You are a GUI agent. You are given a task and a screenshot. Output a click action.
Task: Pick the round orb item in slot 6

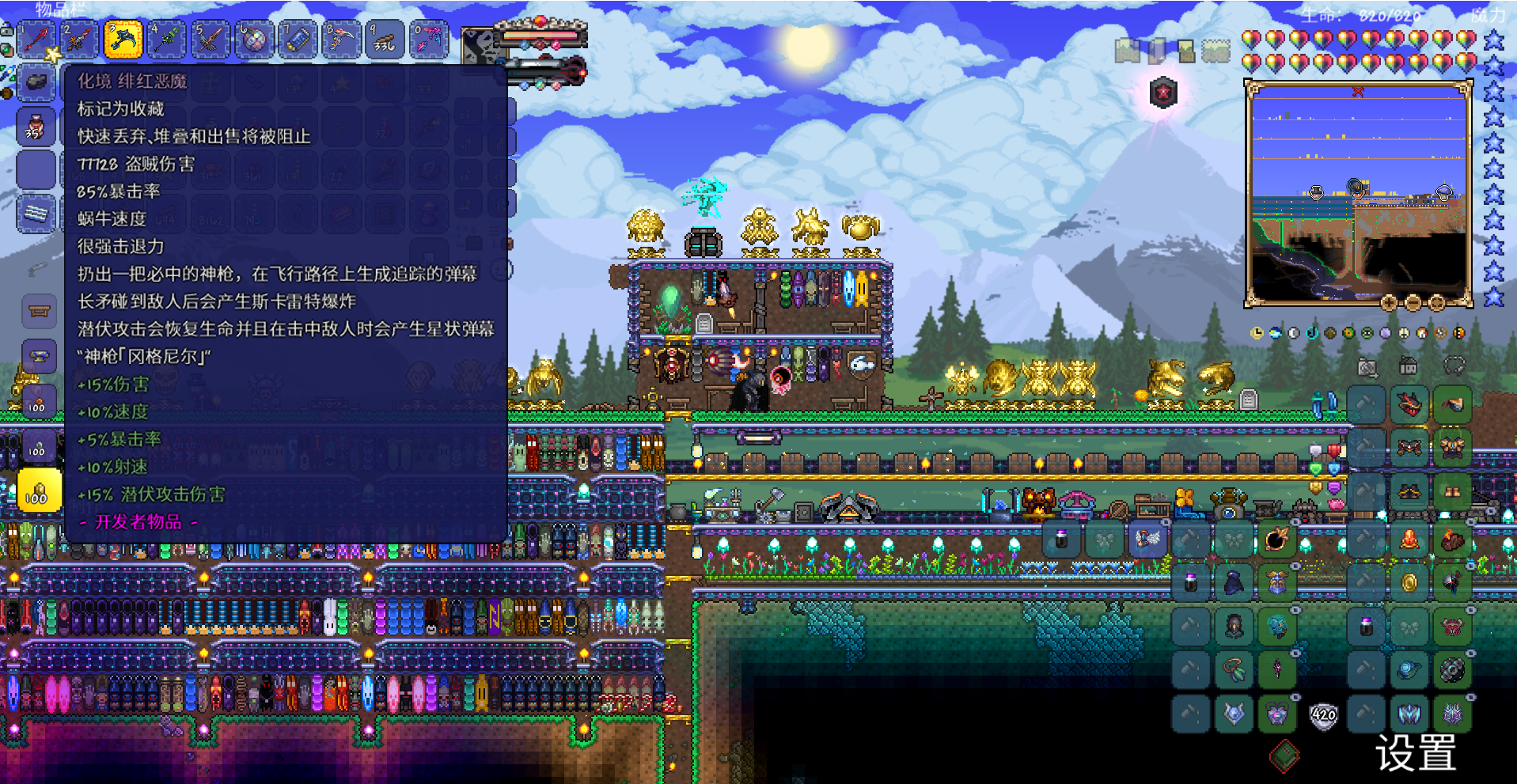pyautogui.click(x=254, y=40)
